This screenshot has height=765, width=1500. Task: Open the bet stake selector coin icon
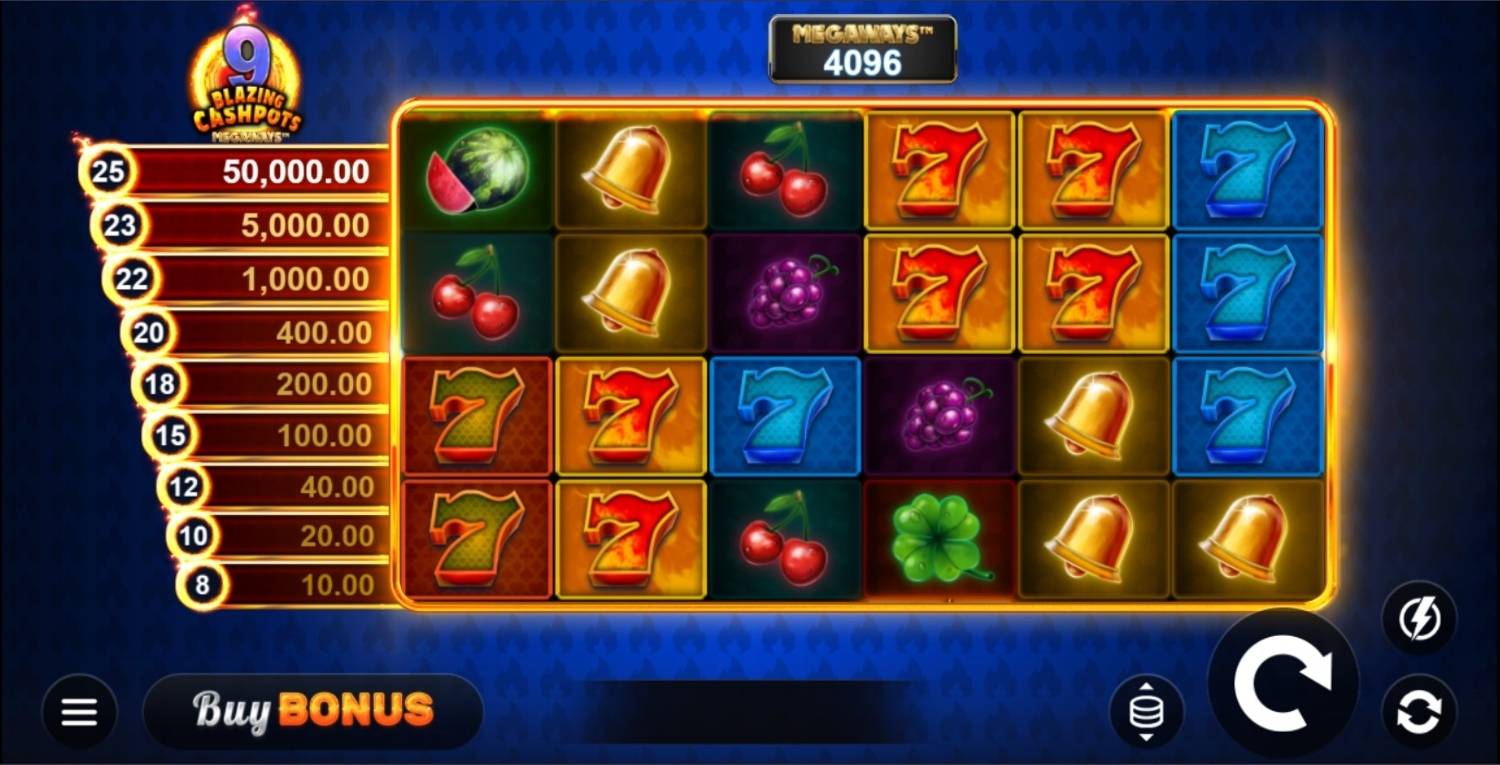point(1148,710)
